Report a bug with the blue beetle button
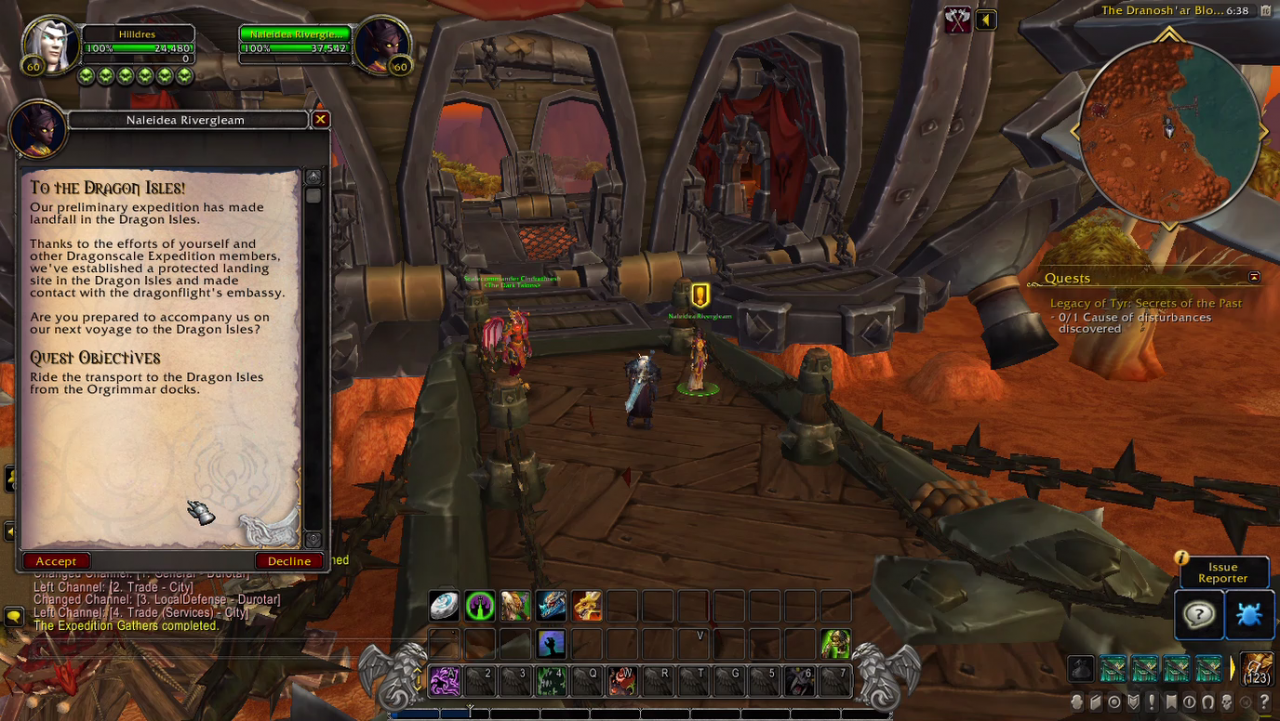1280x721 pixels. [x=1248, y=615]
